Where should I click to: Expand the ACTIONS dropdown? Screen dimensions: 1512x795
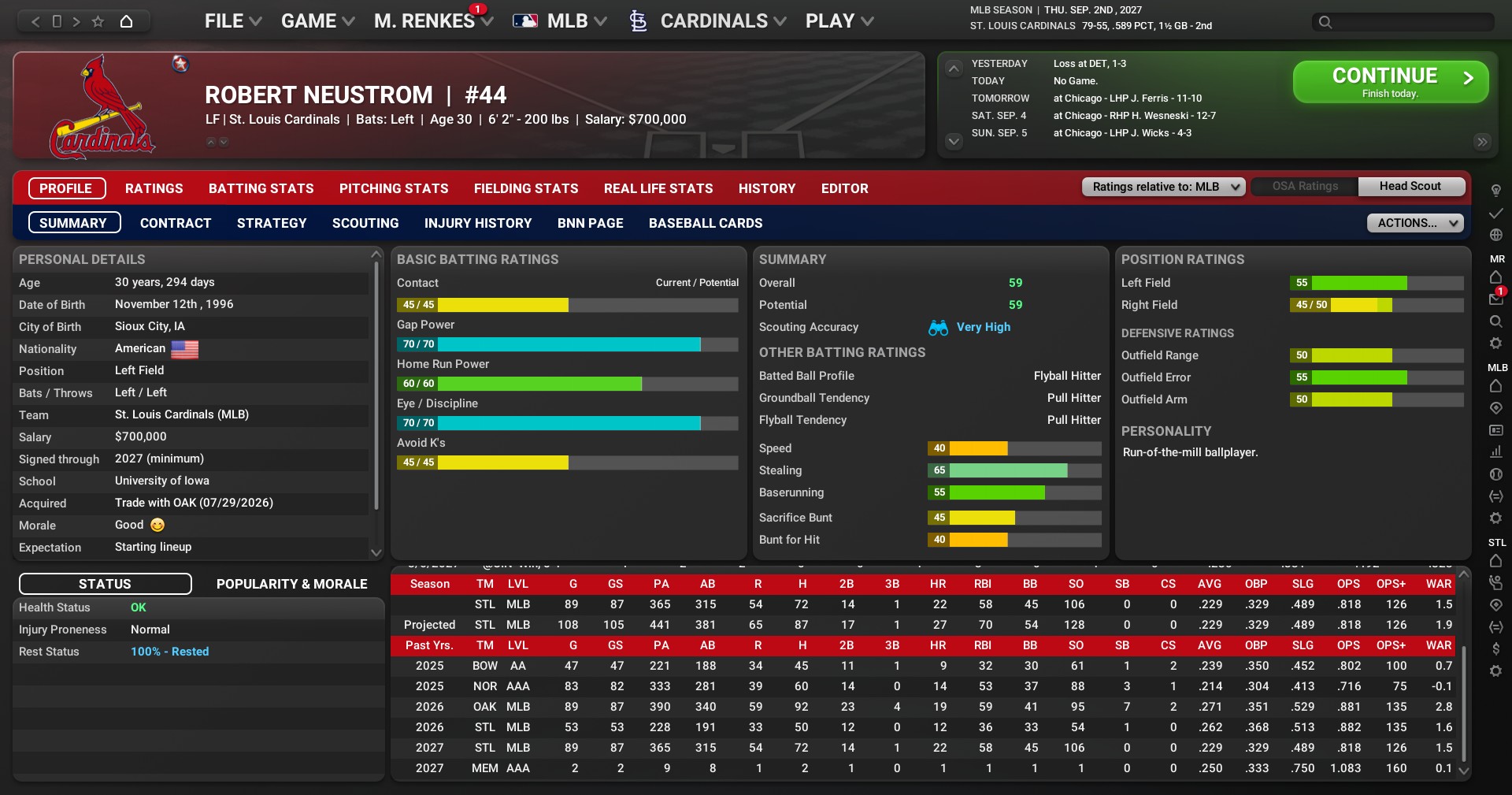click(x=1414, y=223)
